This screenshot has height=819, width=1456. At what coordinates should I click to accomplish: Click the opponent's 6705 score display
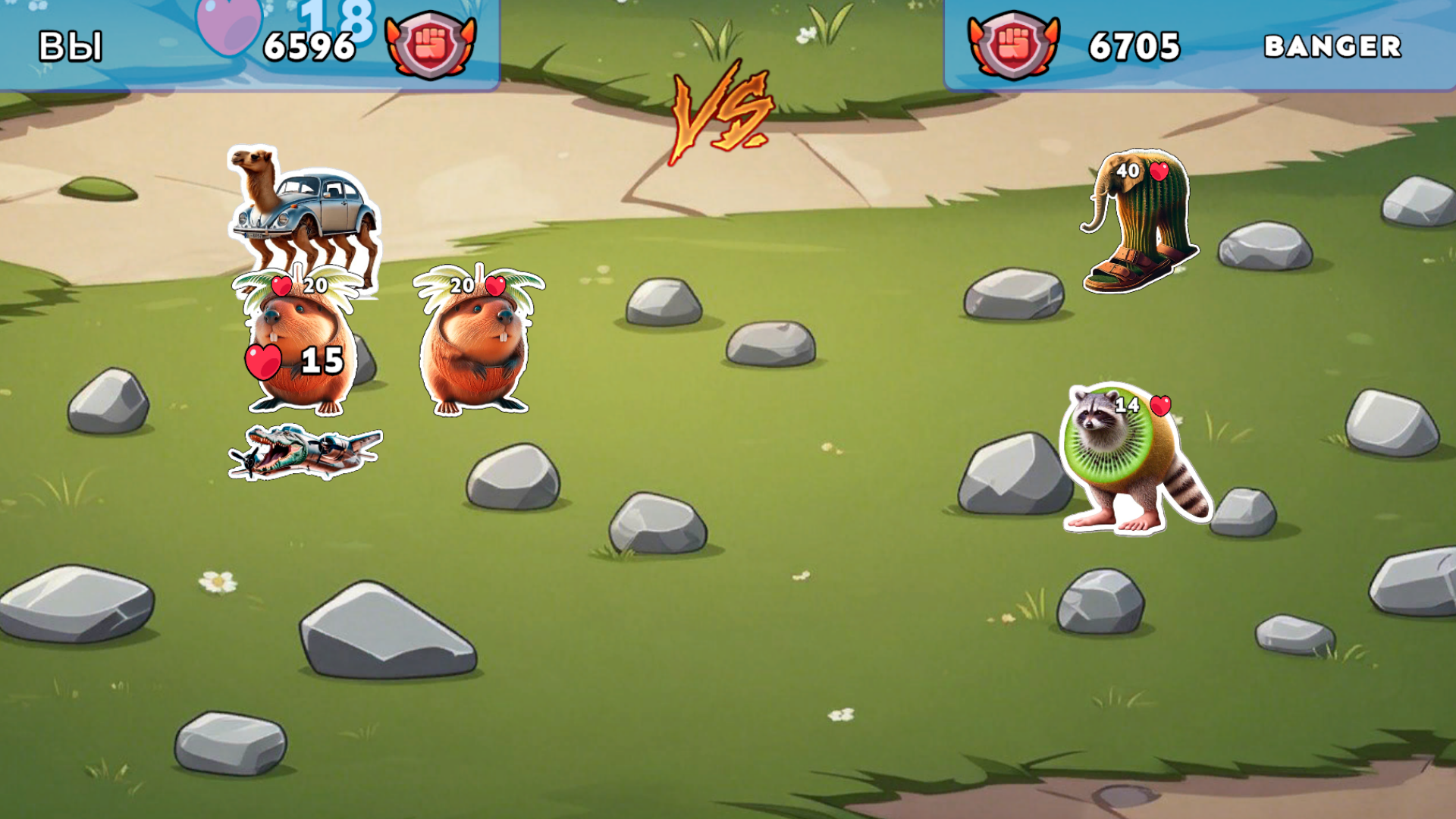pos(1133,47)
